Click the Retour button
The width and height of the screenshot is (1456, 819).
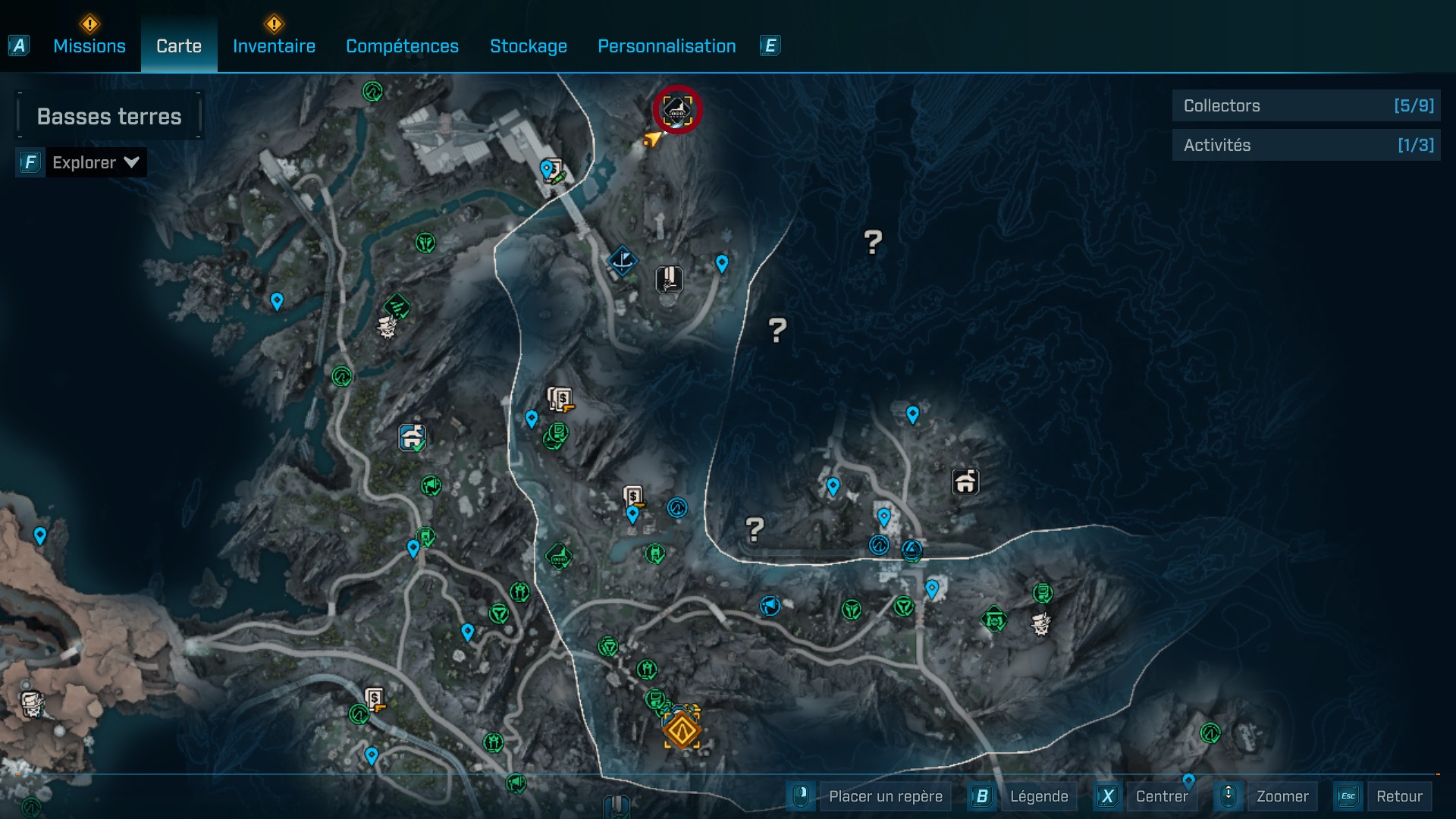(x=1401, y=796)
